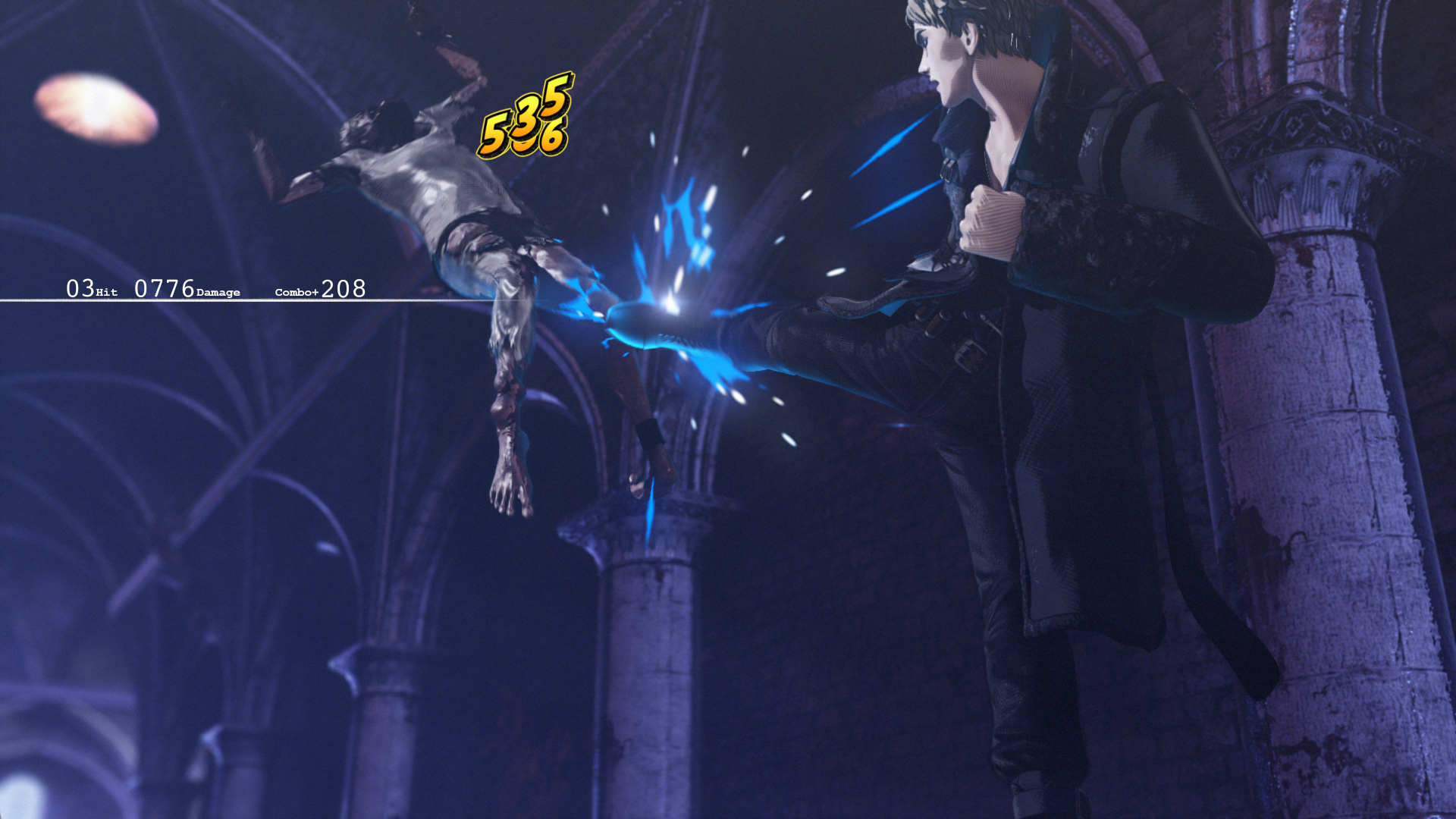Switch to the Damage readout section
Viewport: 1456px width, 819px height.
(x=218, y=291)
